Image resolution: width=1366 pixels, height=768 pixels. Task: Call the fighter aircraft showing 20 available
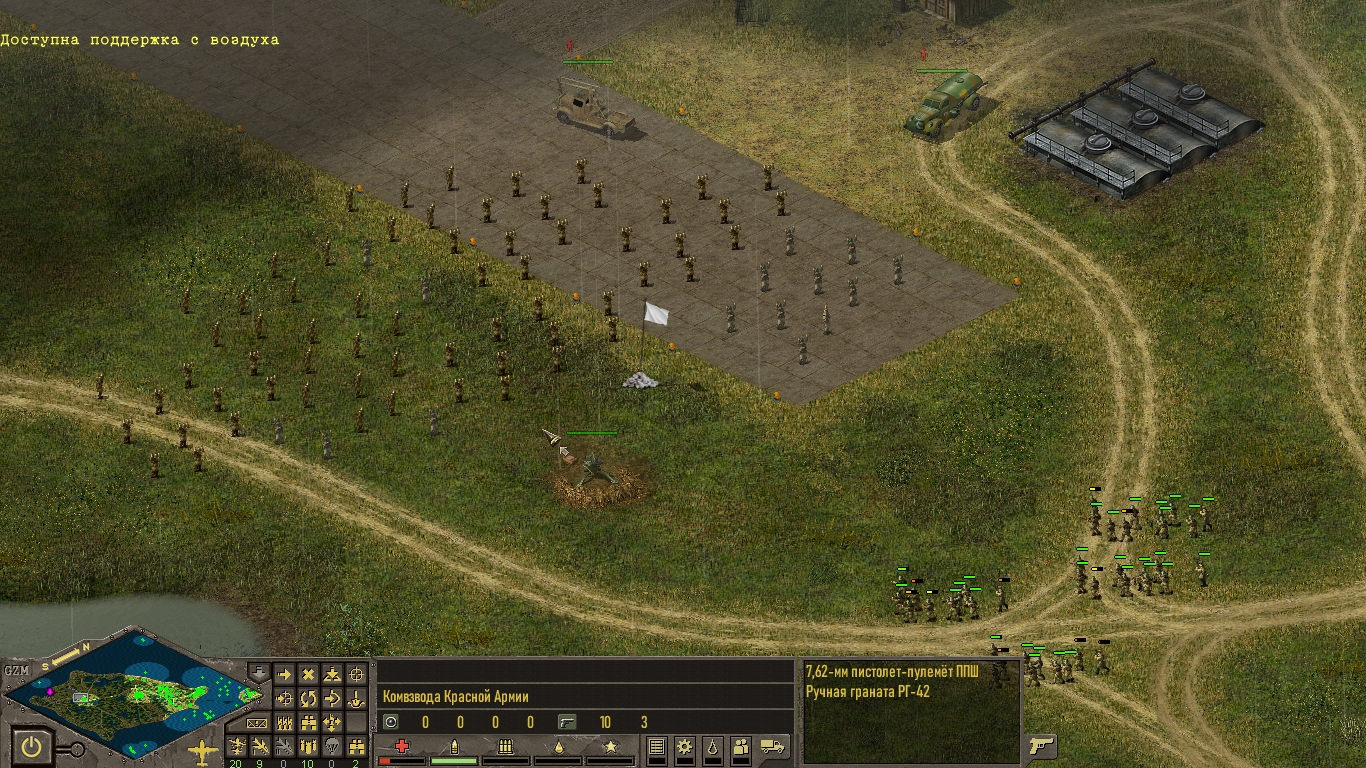click(237, 746)
